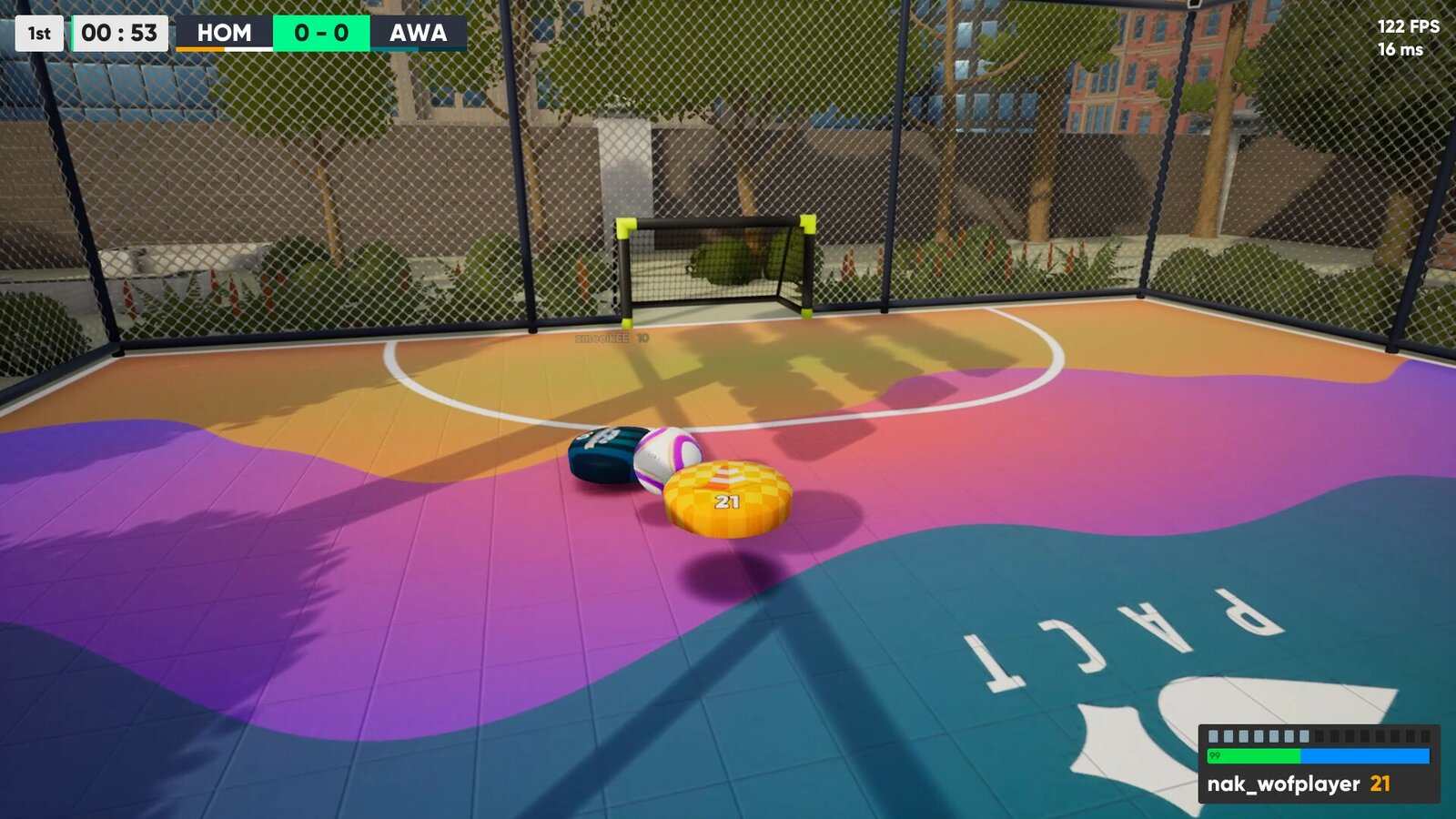
Task: Expand the 00:53 match timer
Action: click(119, 34)
